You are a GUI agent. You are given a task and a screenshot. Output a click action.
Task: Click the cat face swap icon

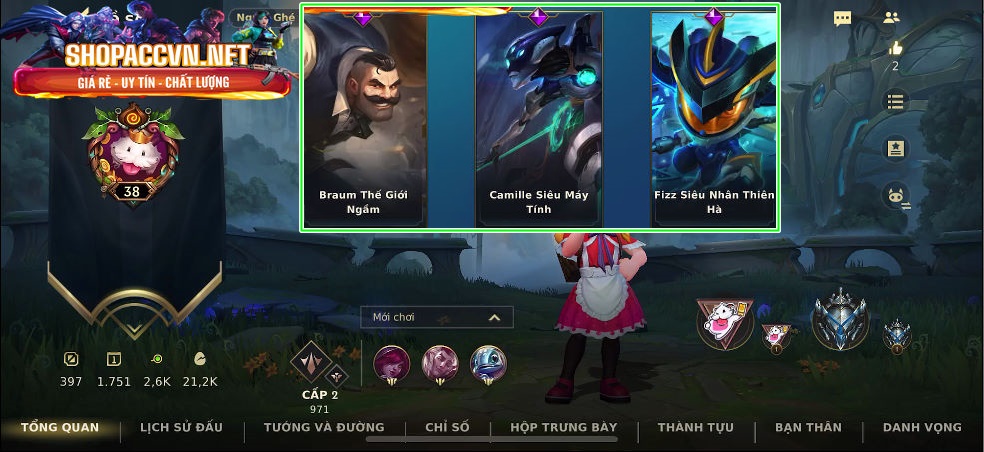[895, 196]
